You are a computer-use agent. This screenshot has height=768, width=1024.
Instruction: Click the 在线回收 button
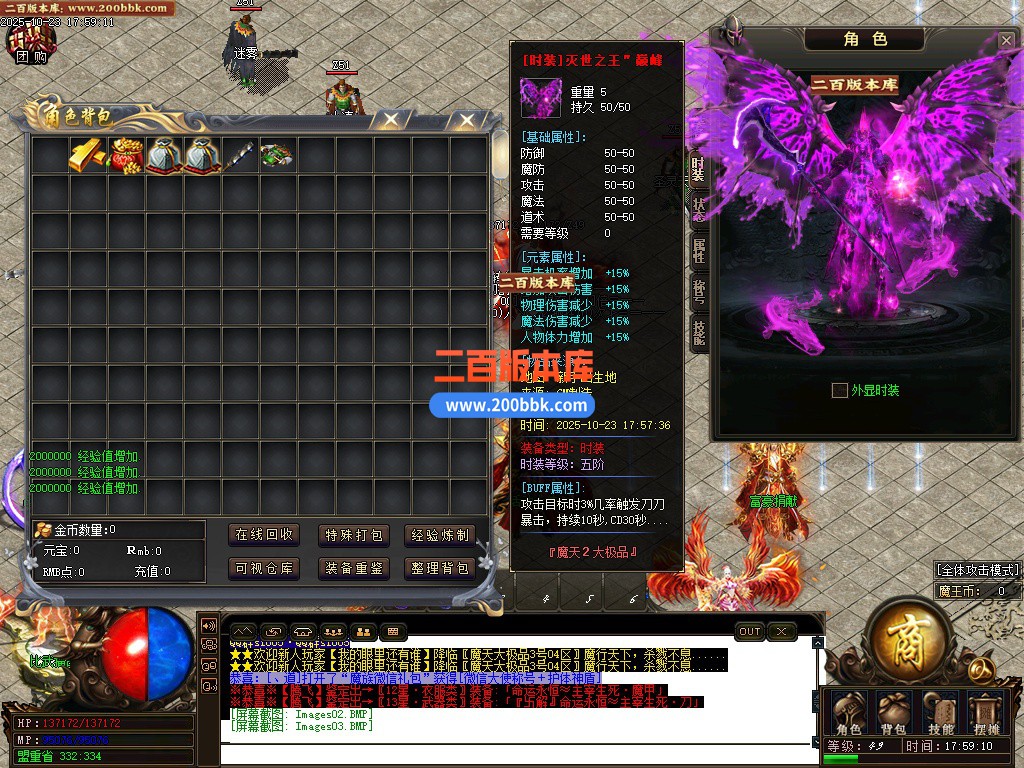[264, 535]
